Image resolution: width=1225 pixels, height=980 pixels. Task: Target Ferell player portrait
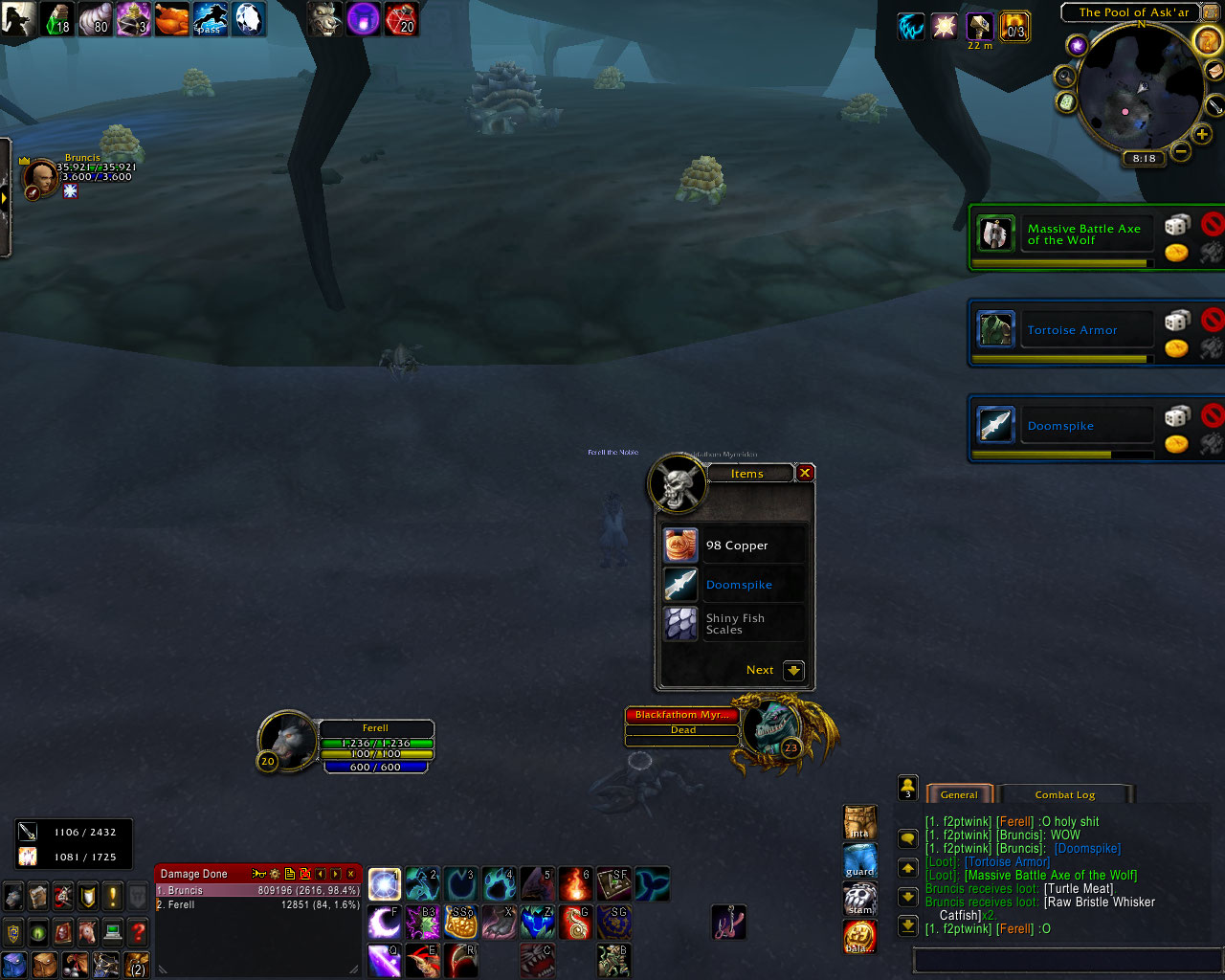click(x=289, y=740)
